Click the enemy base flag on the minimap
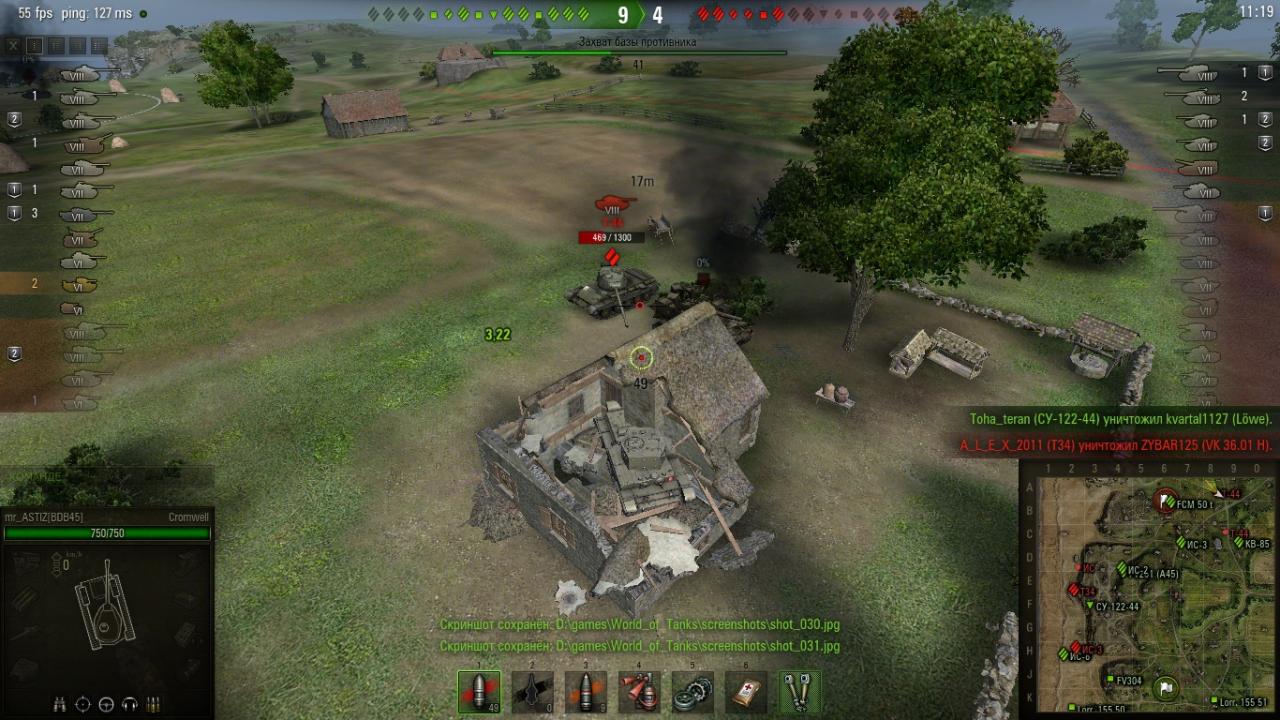Screen dimensions: 1280x720 [x=1166, y=500]
